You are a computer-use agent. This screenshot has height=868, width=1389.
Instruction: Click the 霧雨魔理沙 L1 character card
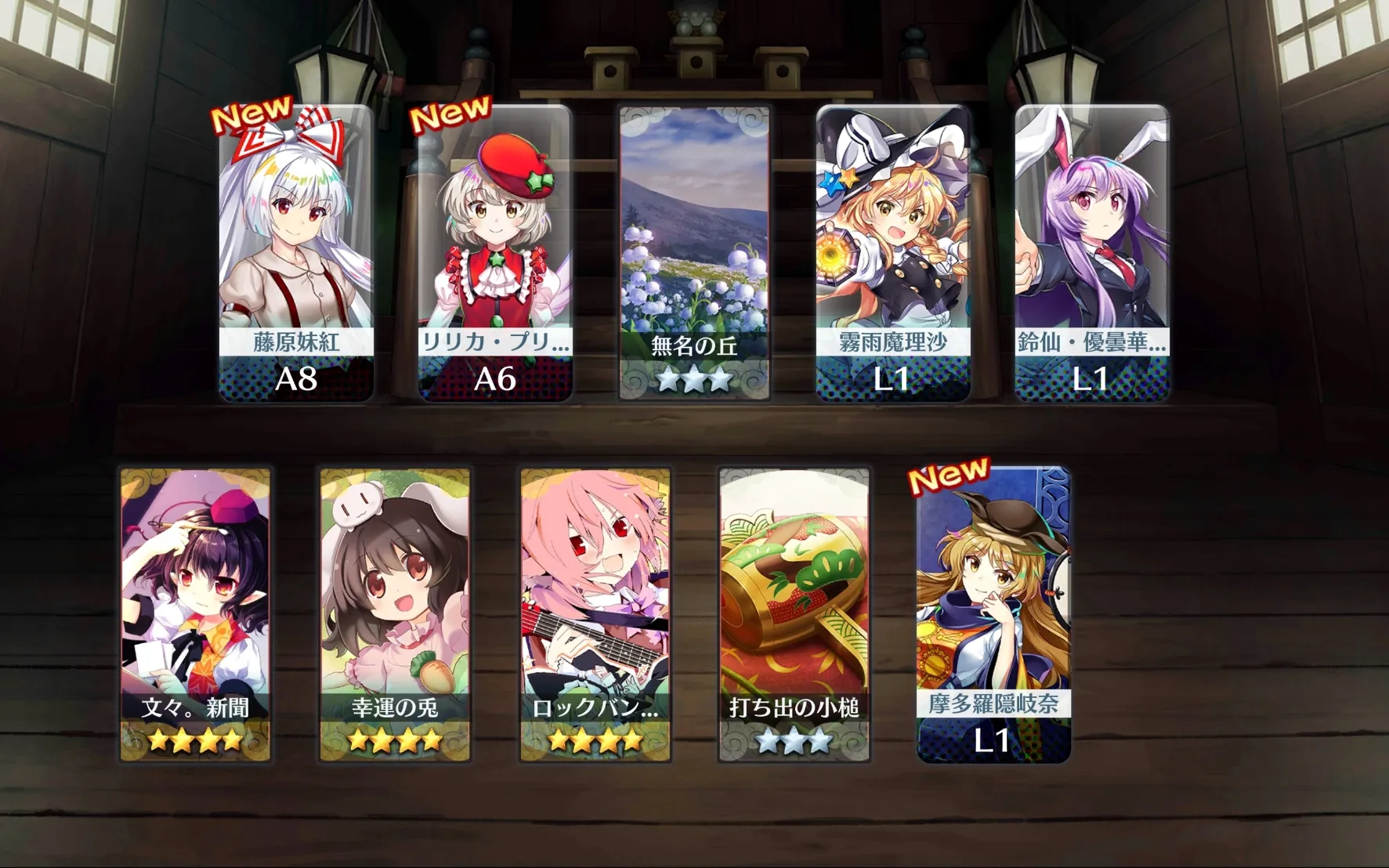coord(893,253)
